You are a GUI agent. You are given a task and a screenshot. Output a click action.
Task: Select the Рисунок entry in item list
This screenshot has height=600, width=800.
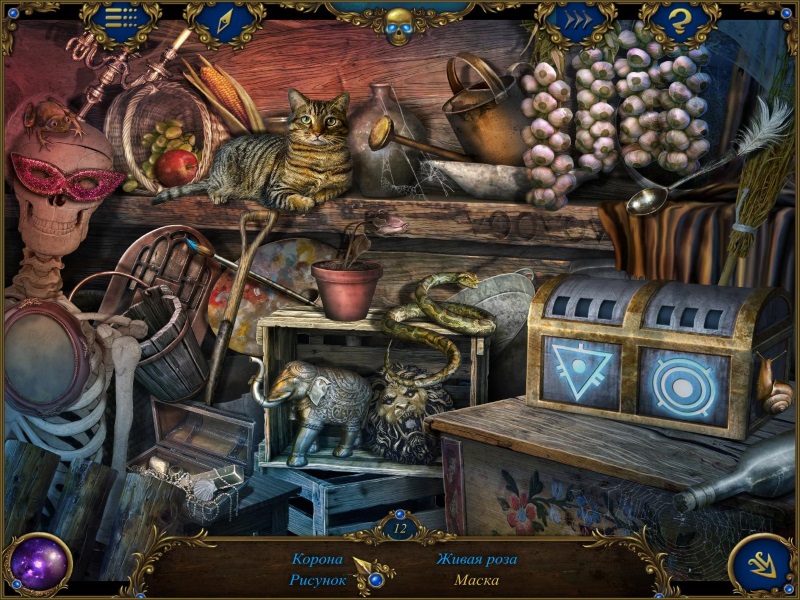tap(317, 579)
